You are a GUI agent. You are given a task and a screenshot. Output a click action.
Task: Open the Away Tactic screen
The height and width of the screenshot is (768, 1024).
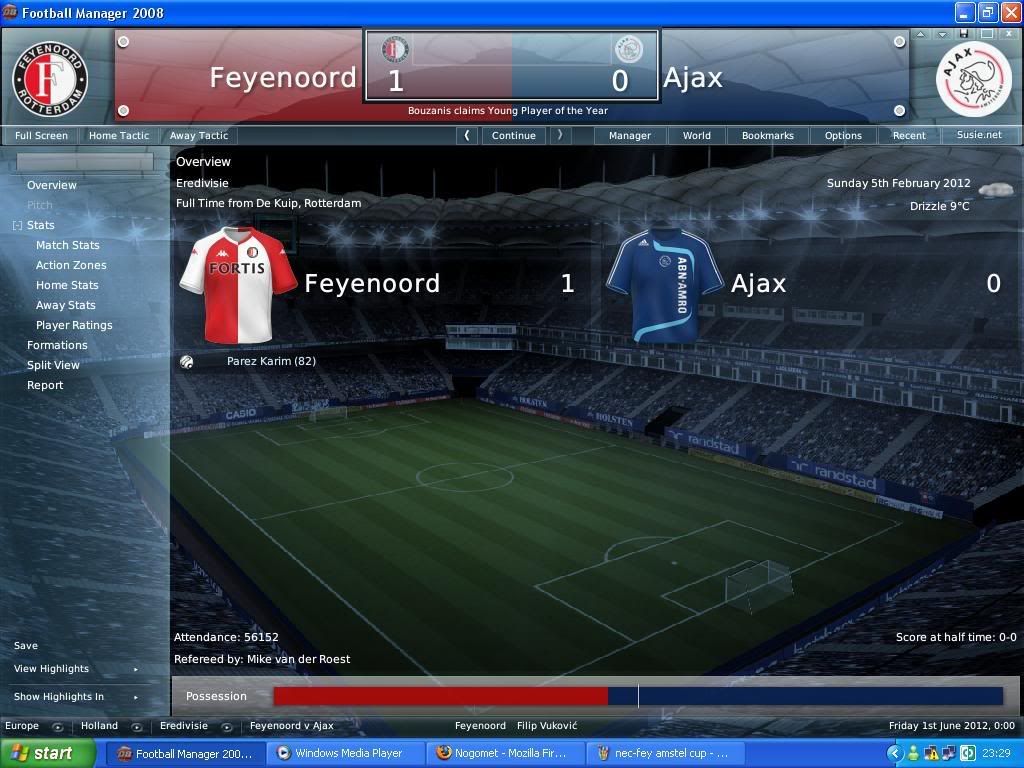pos(199,135)
